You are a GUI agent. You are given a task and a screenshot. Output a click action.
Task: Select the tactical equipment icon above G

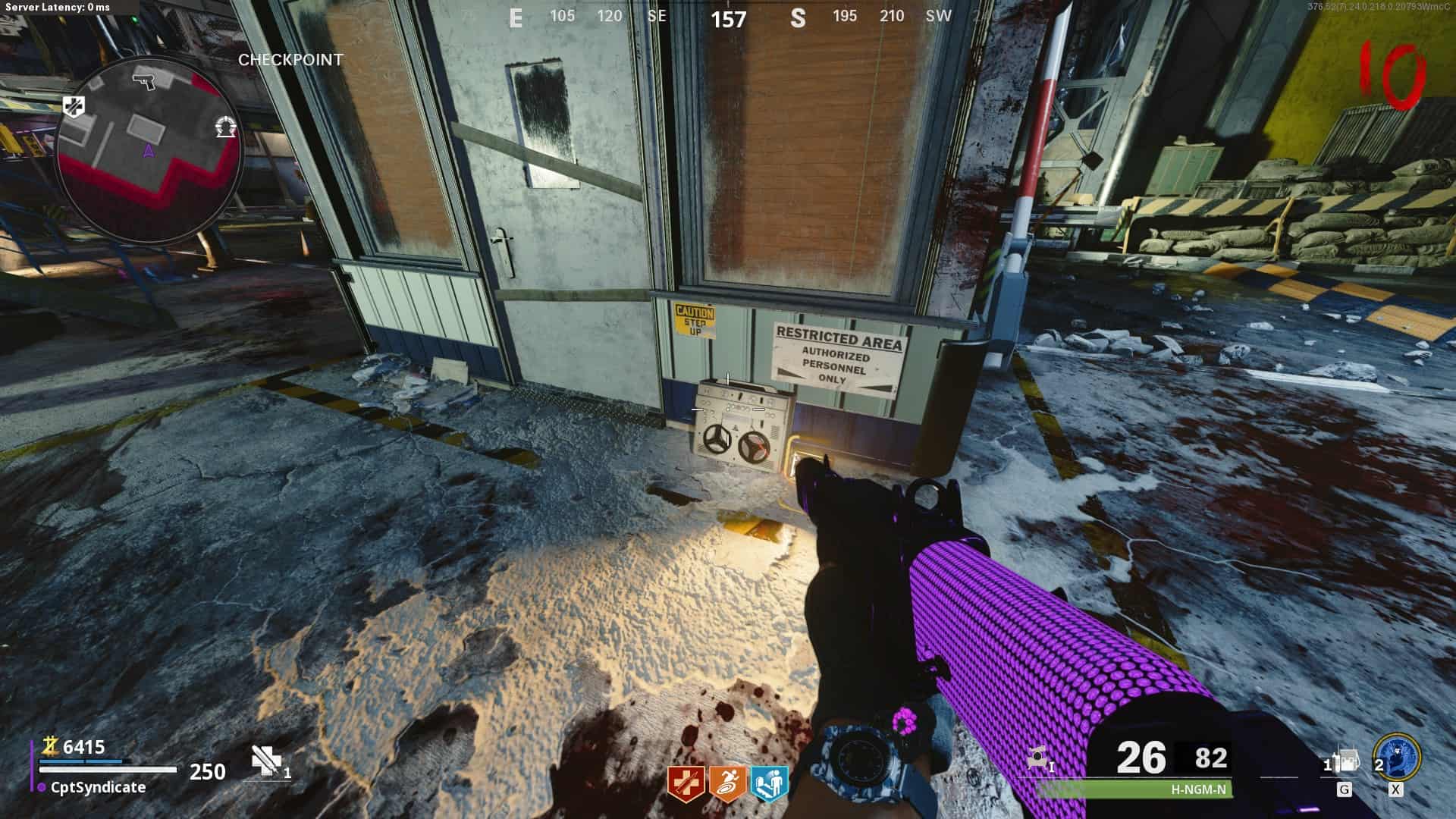click(x=1345, y=761)
